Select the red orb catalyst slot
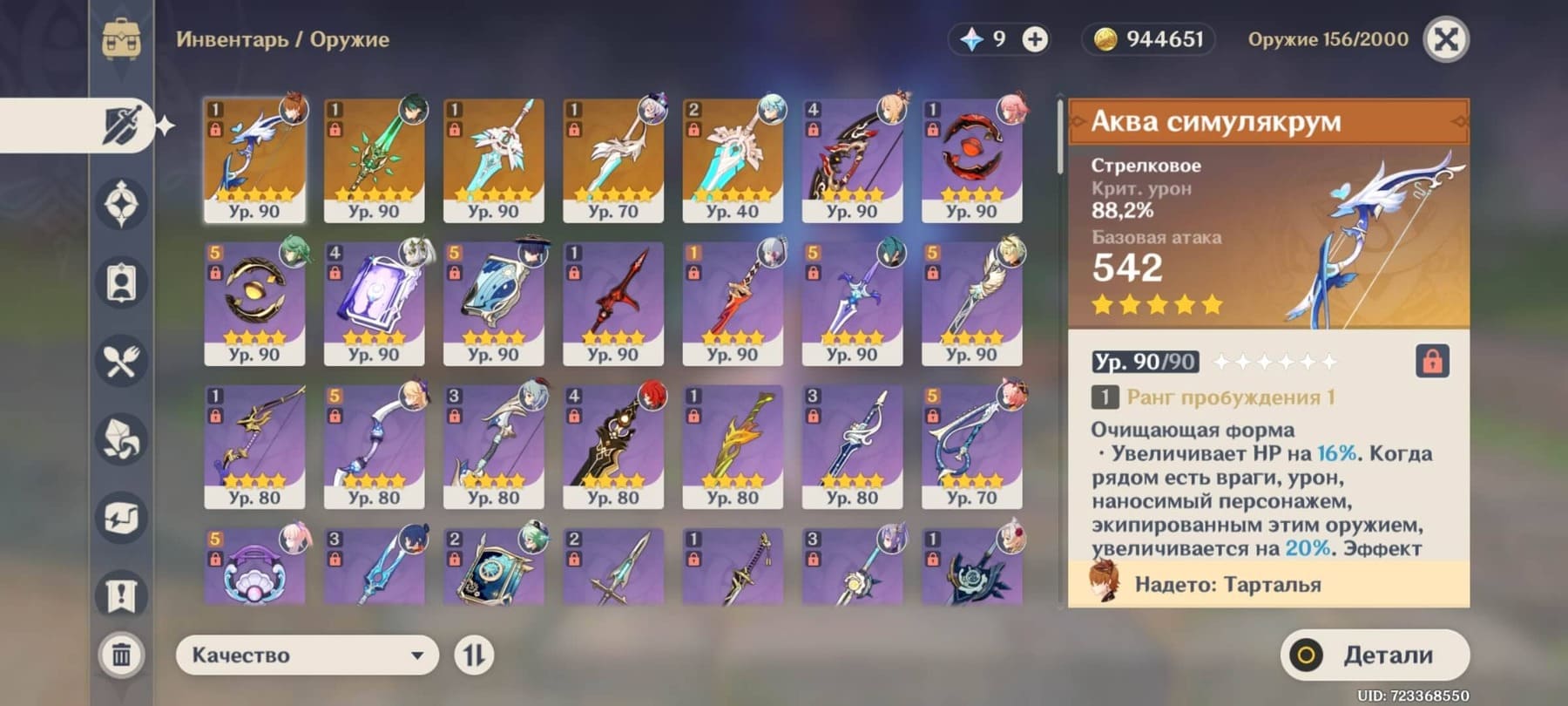Screen dimensions: 1568x706 (x=971, y=160)
